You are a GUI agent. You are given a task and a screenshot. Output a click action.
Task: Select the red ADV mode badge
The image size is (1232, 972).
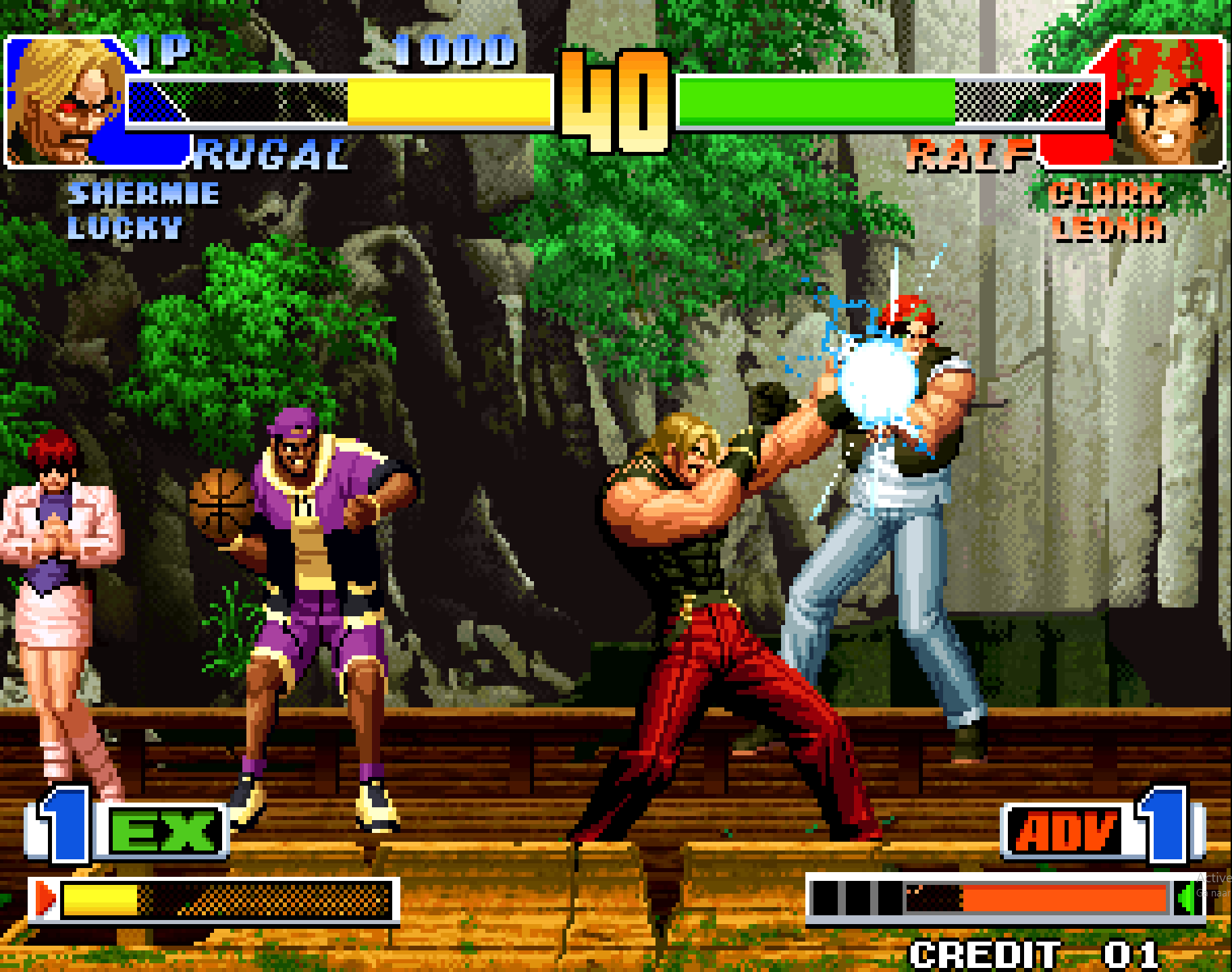(1066, 831)
